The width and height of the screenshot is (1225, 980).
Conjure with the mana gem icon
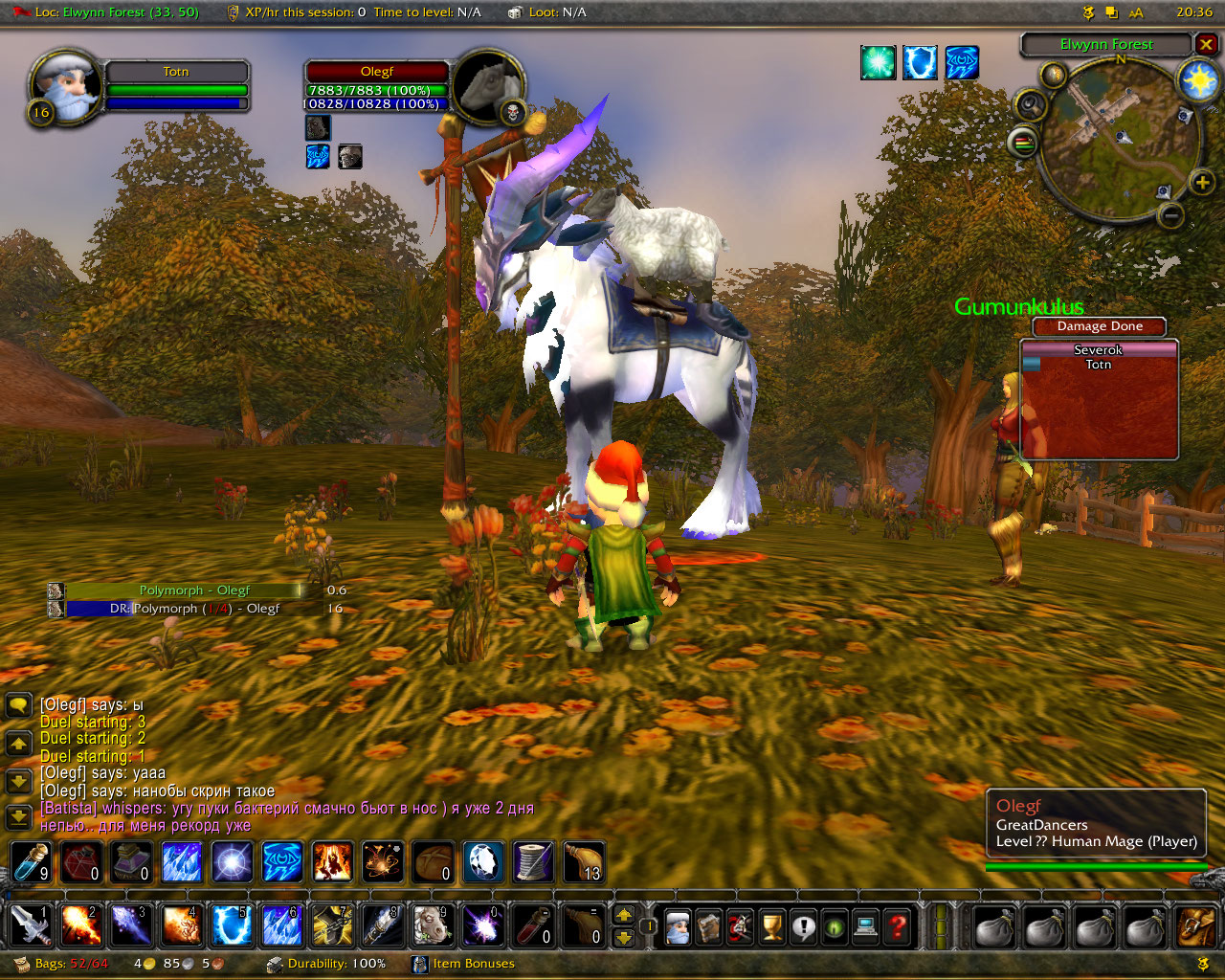pos(483,862)
